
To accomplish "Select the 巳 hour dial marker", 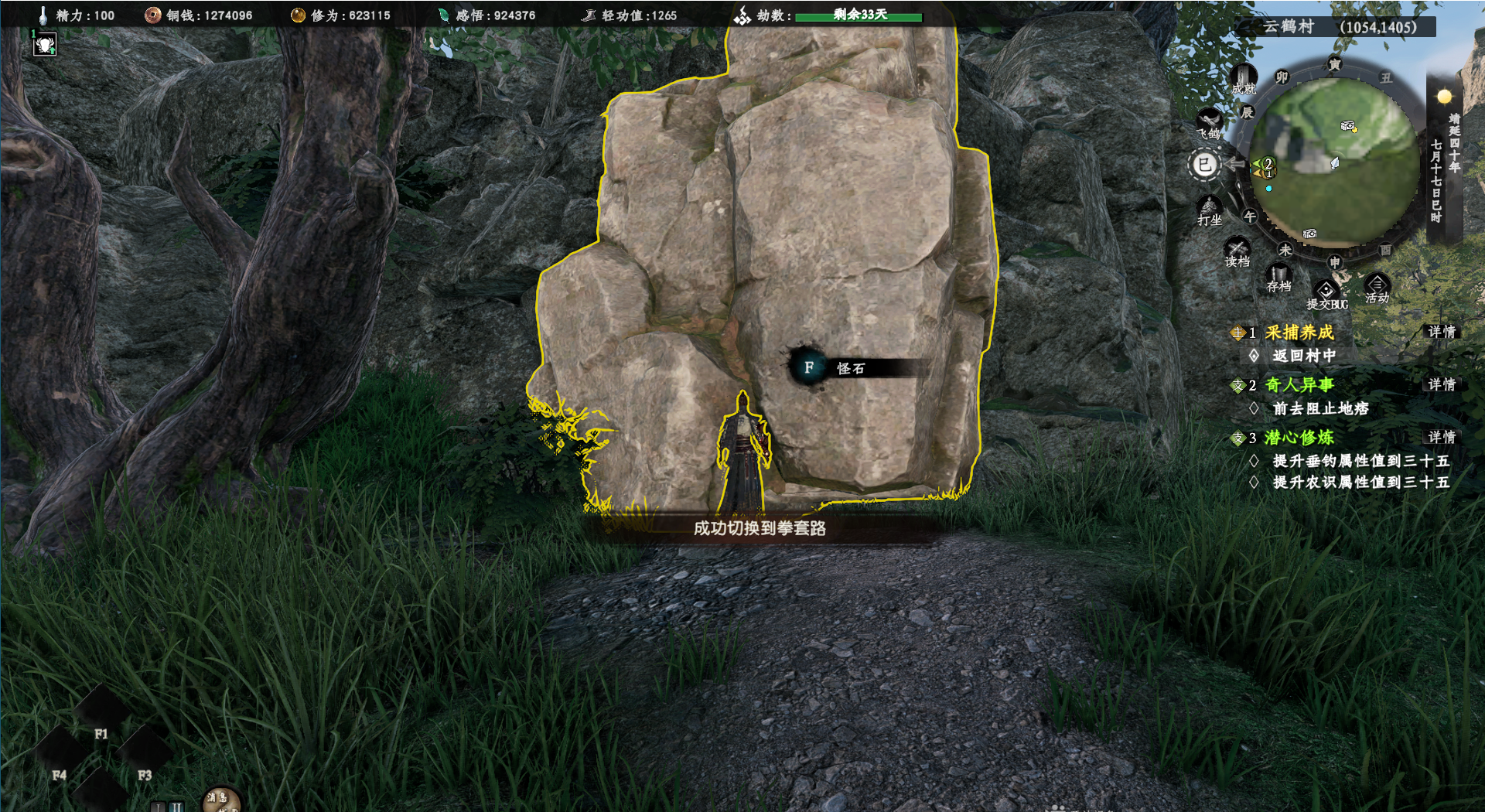I will (x=1204, y=164).
